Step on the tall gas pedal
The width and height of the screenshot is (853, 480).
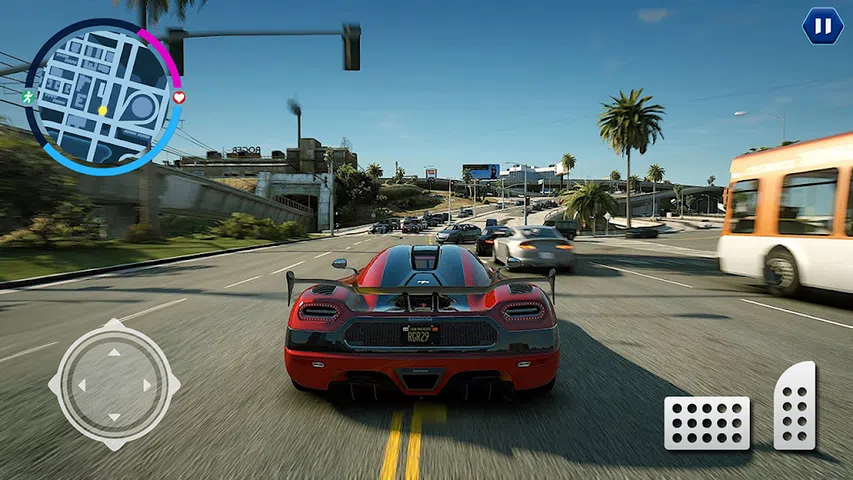tap(795, 405)
